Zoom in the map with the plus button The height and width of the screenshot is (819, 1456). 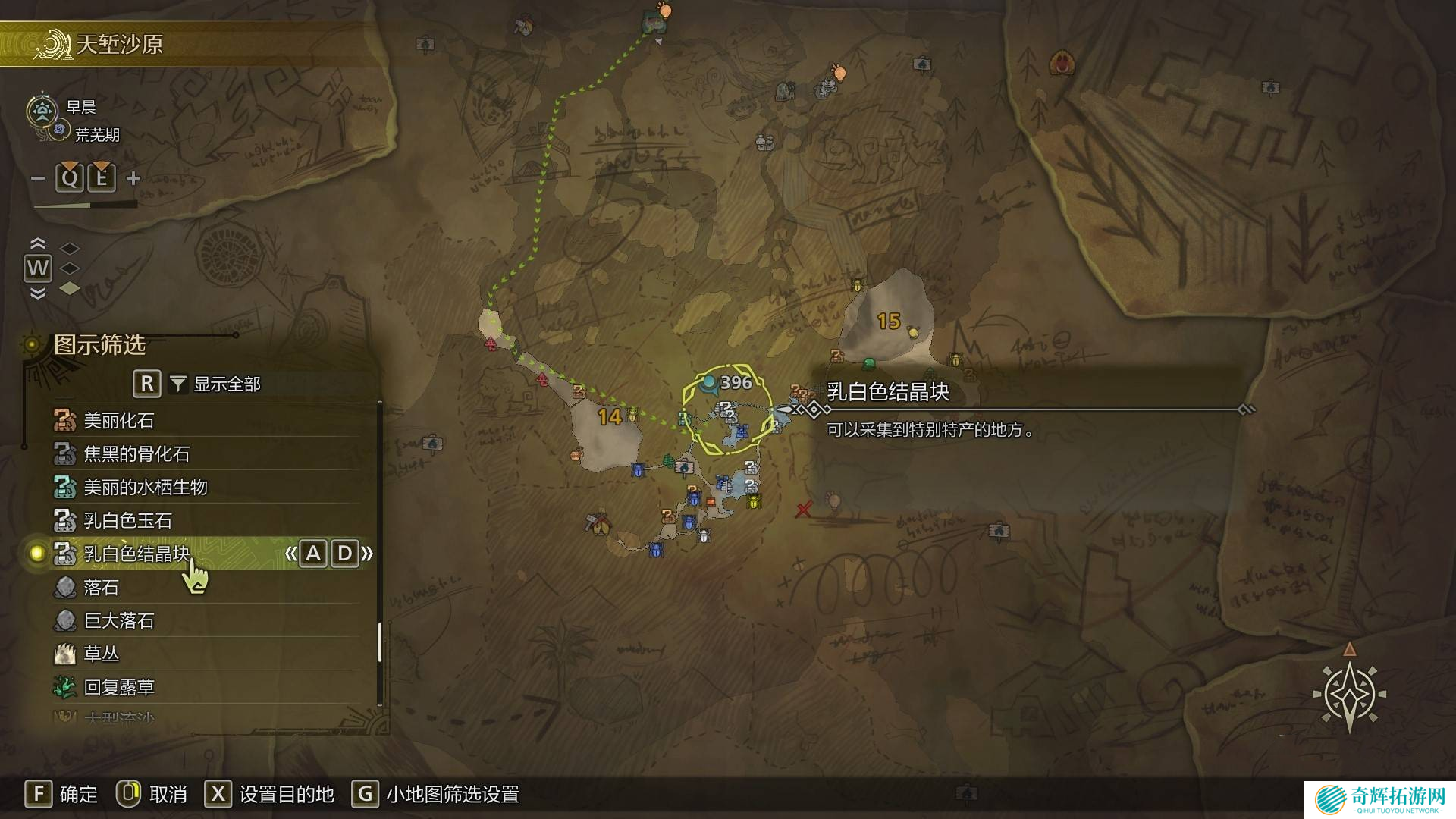pos(133,178)
